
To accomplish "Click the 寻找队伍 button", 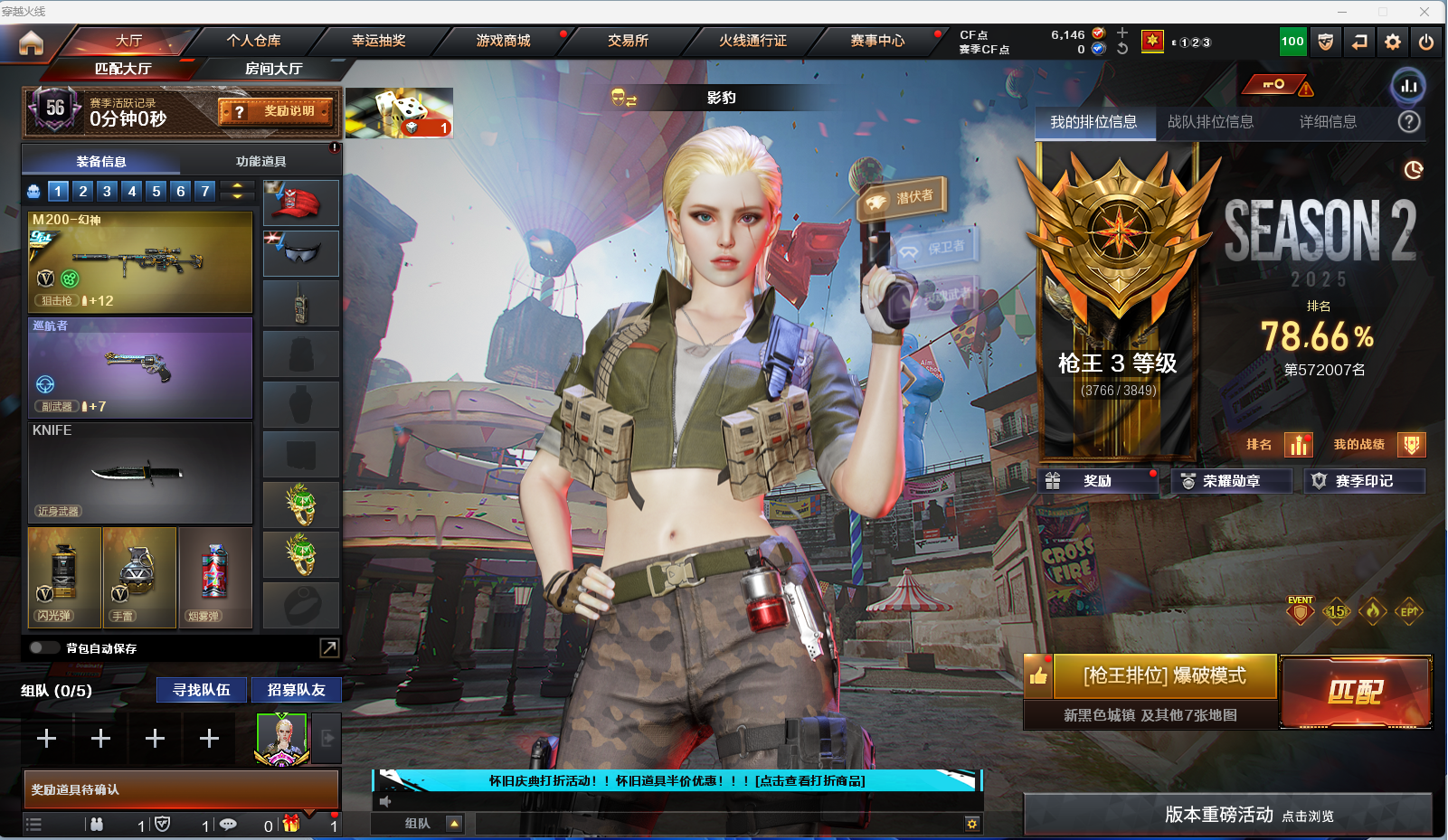I will (x=202, y=690).
